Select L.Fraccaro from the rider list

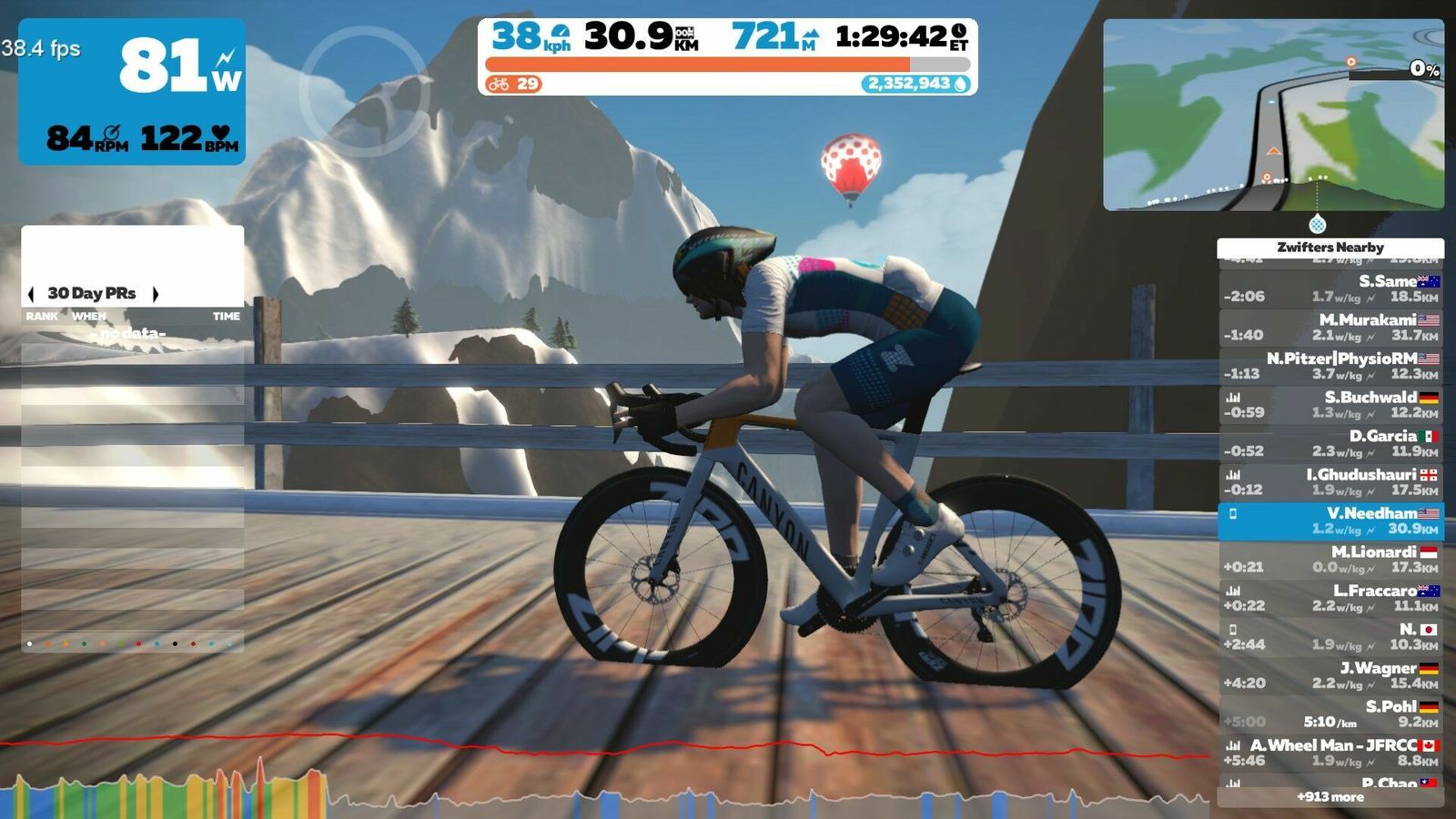point(1330,598)
